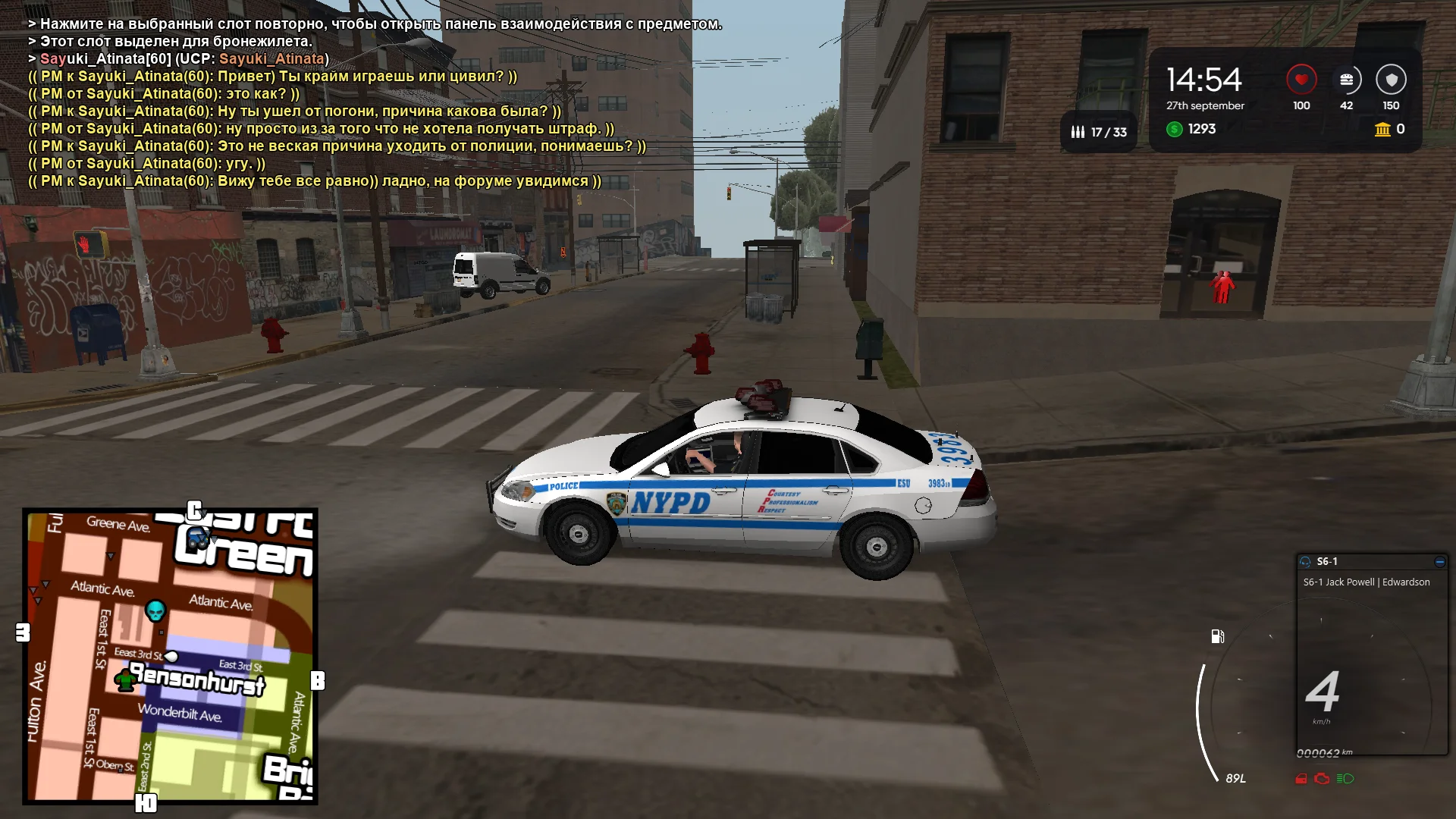The height and width of the screenshot is (819, 1456).
Task: Click the headset icon on the S6-1 panel
Action: [x=1307, y=560]
